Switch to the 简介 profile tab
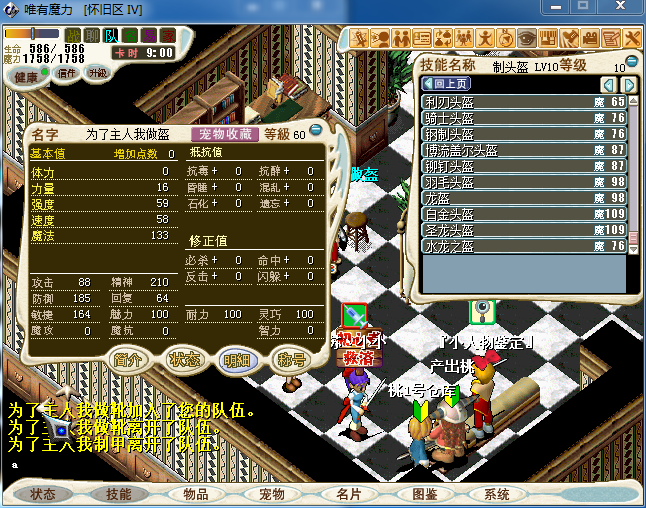This screenshot has width=646, height=508. pos(130,360)
